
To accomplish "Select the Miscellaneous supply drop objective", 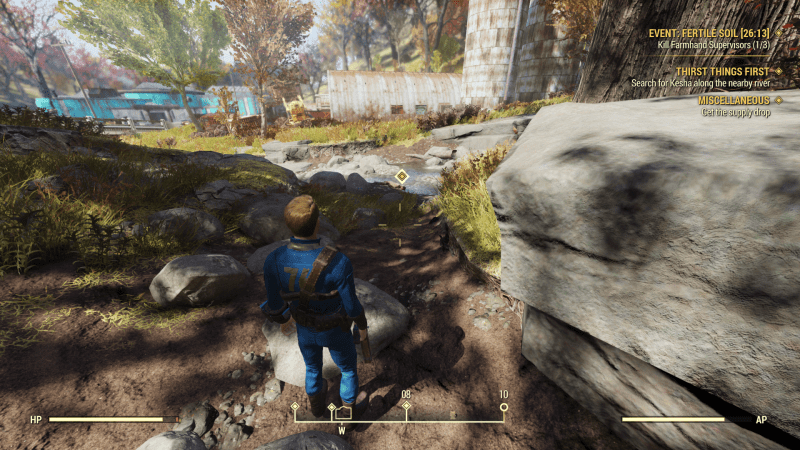I will (735, 101).
